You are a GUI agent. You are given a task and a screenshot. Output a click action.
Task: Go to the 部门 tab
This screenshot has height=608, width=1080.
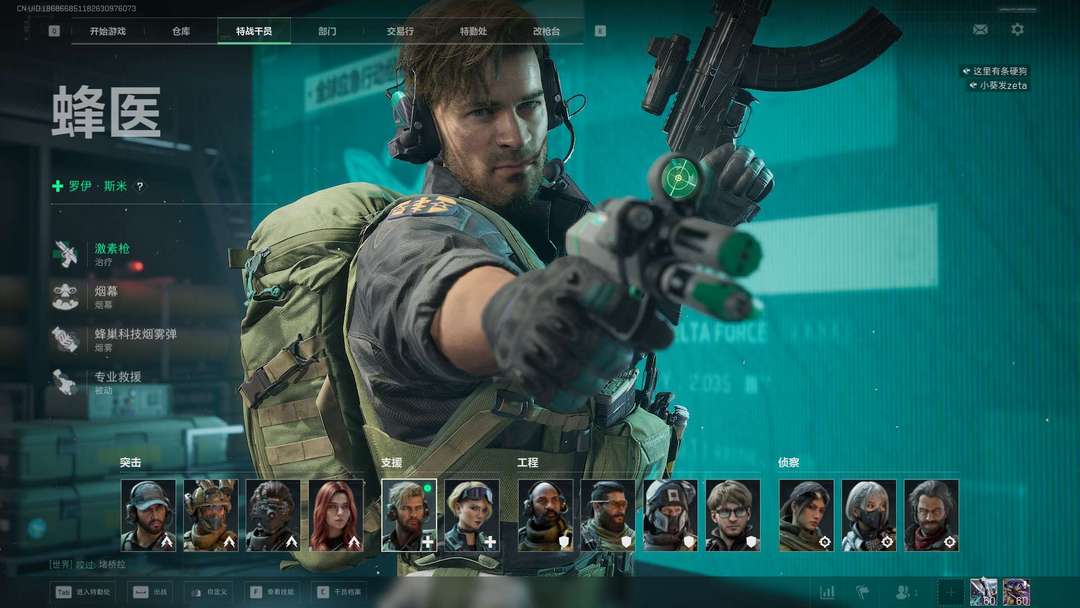(x=327, y=31)
